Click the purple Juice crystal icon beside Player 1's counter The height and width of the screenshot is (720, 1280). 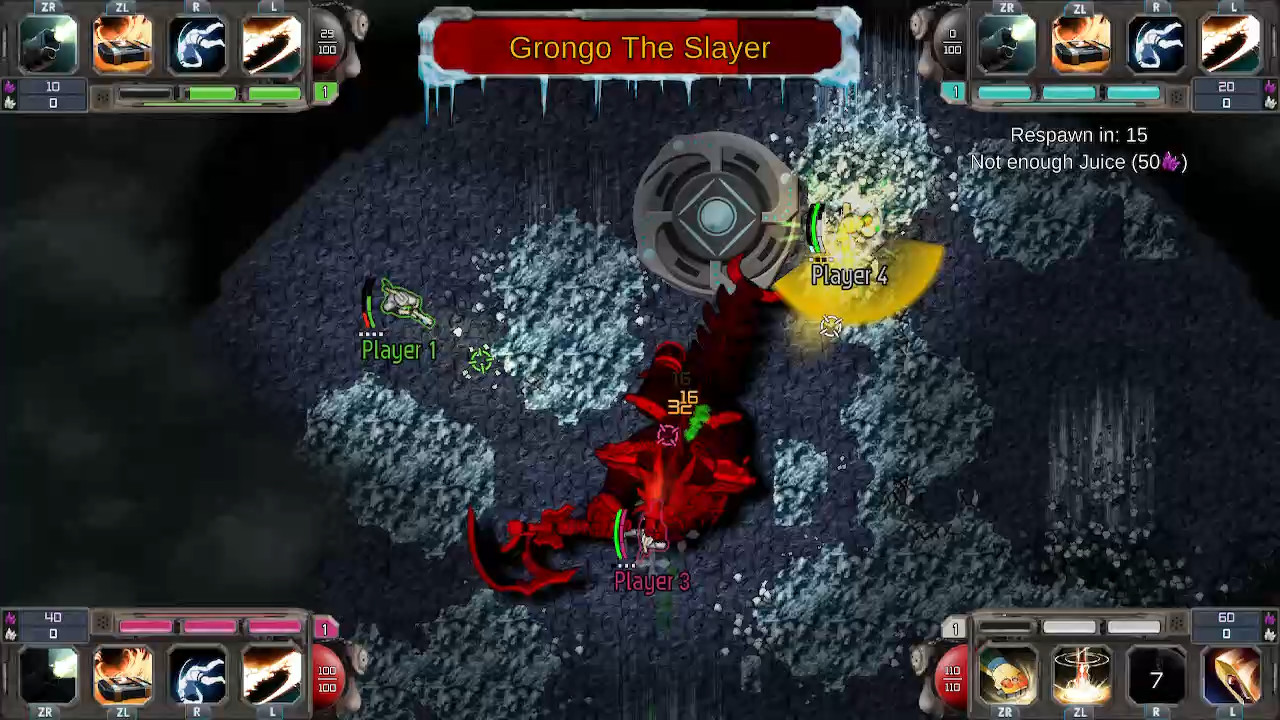click(8, 89)
